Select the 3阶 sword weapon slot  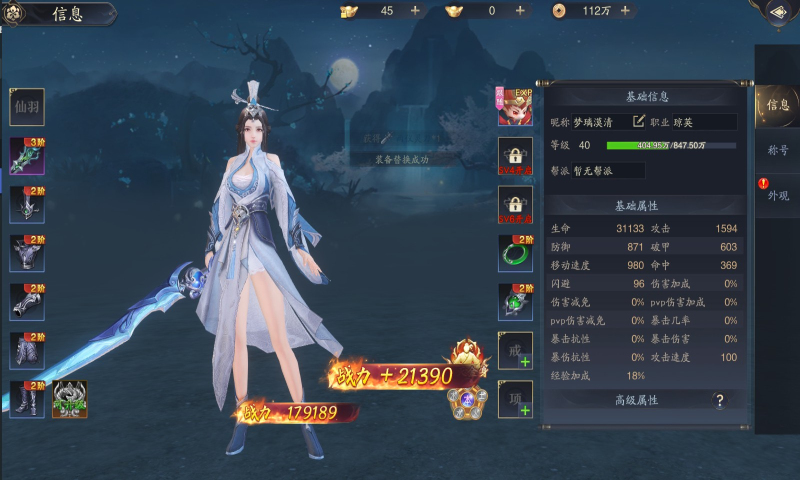click(27, 156)
